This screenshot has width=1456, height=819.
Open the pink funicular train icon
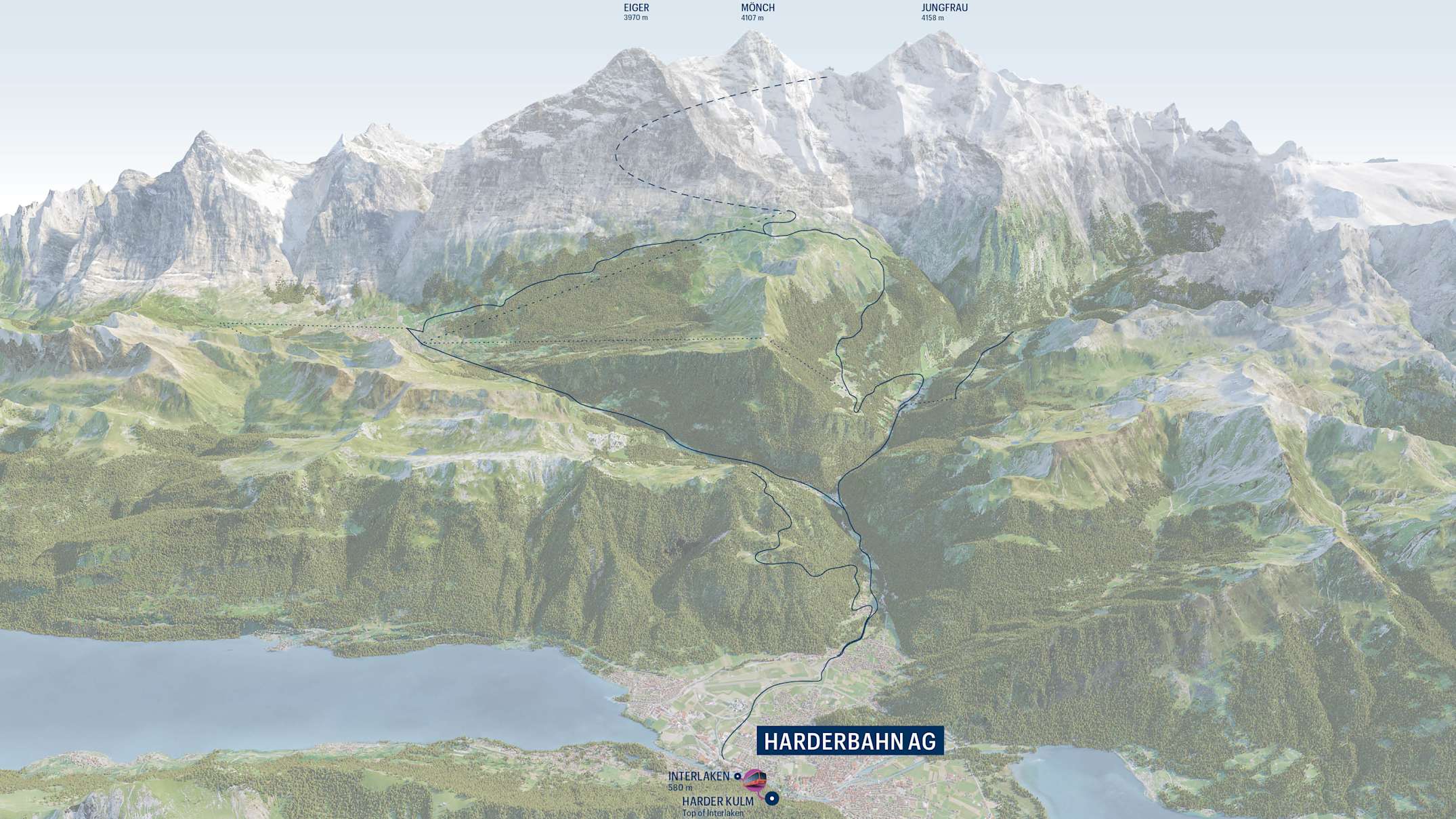[x=754, y=780]
